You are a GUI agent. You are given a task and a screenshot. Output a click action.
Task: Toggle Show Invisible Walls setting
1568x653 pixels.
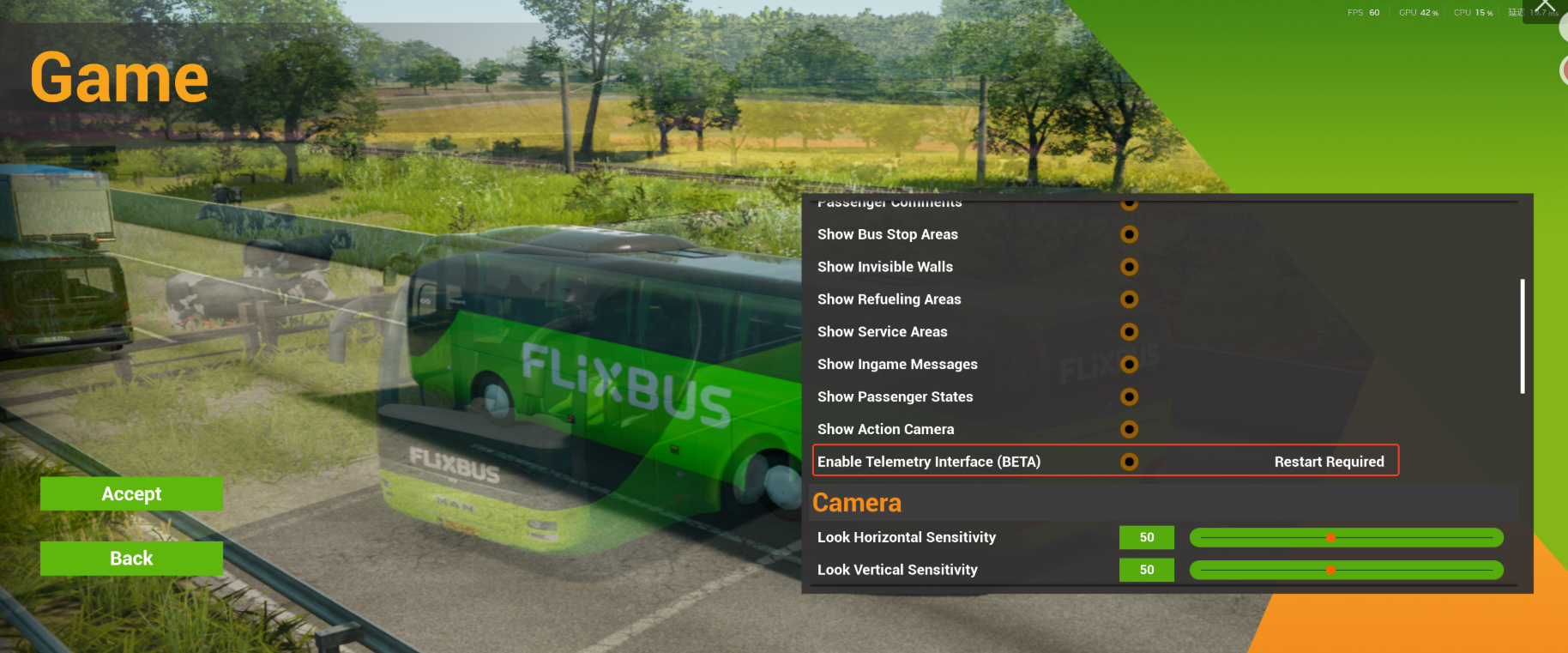1130,267
